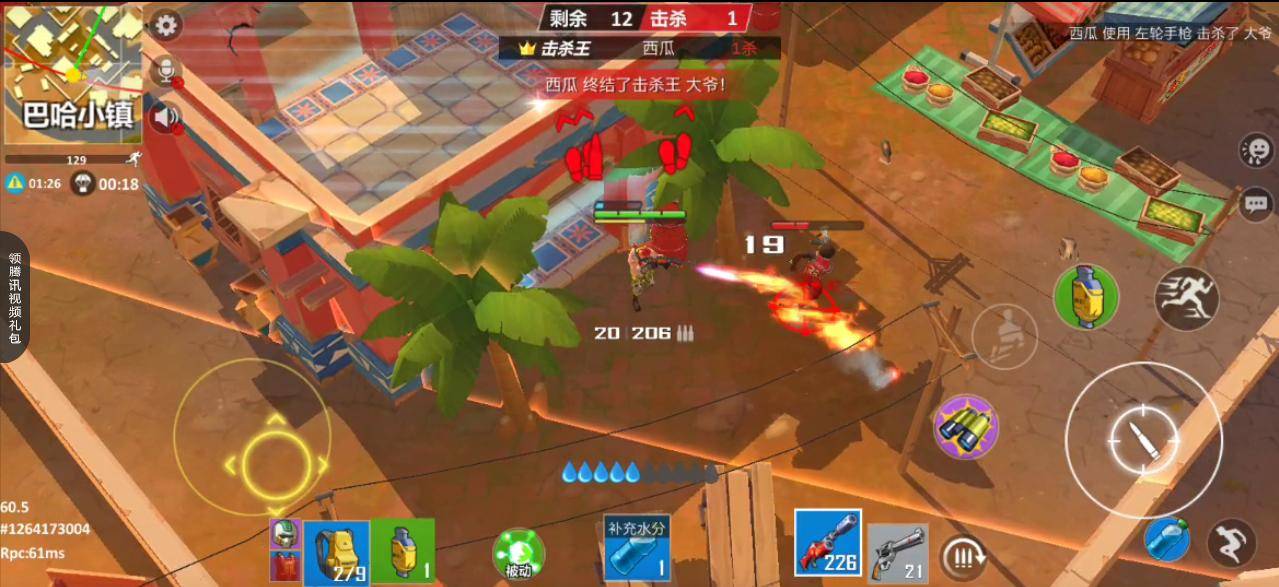Activate the binoculars scope skill

966,427
